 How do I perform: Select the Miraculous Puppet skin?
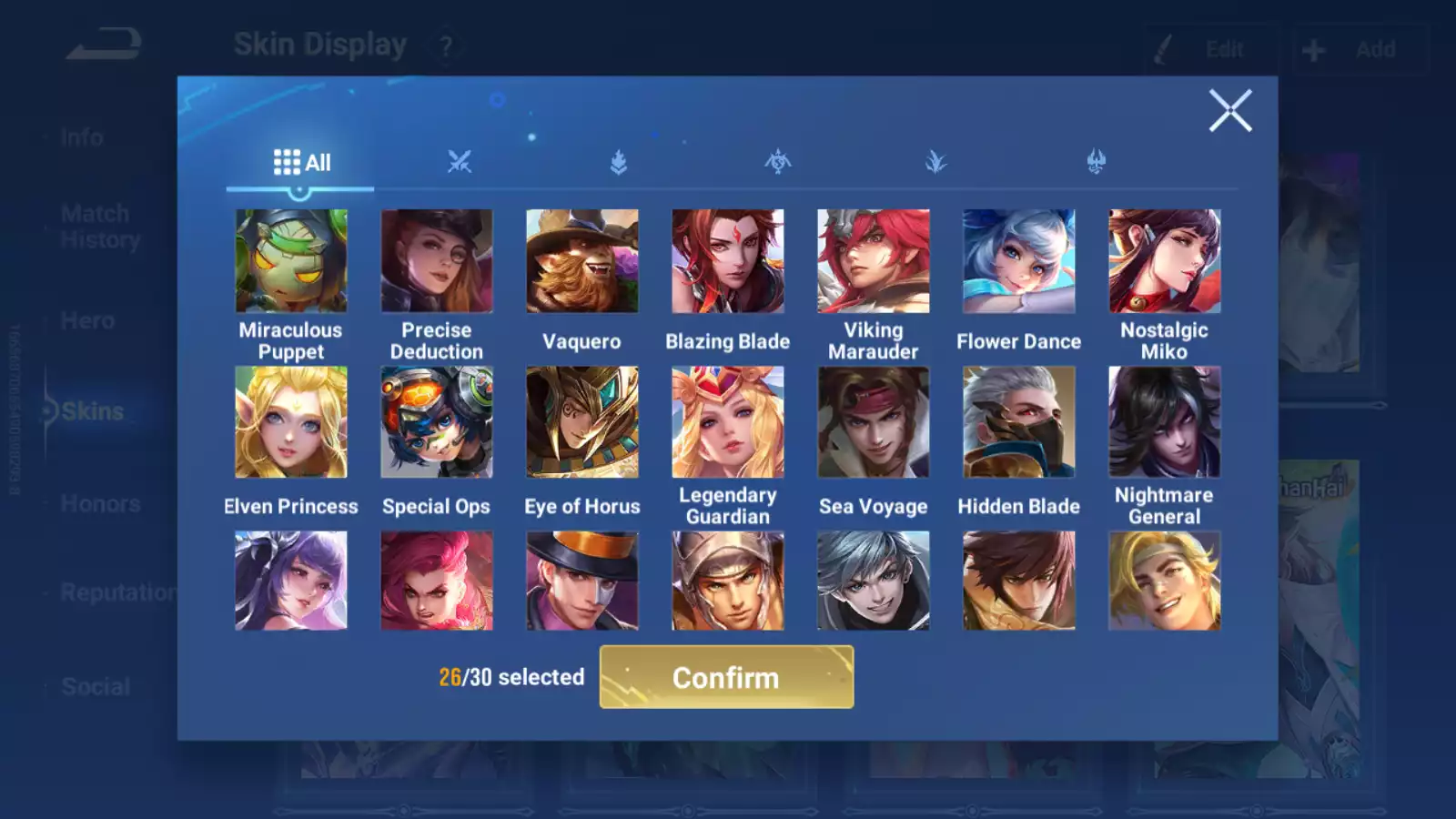pos(291,261)
